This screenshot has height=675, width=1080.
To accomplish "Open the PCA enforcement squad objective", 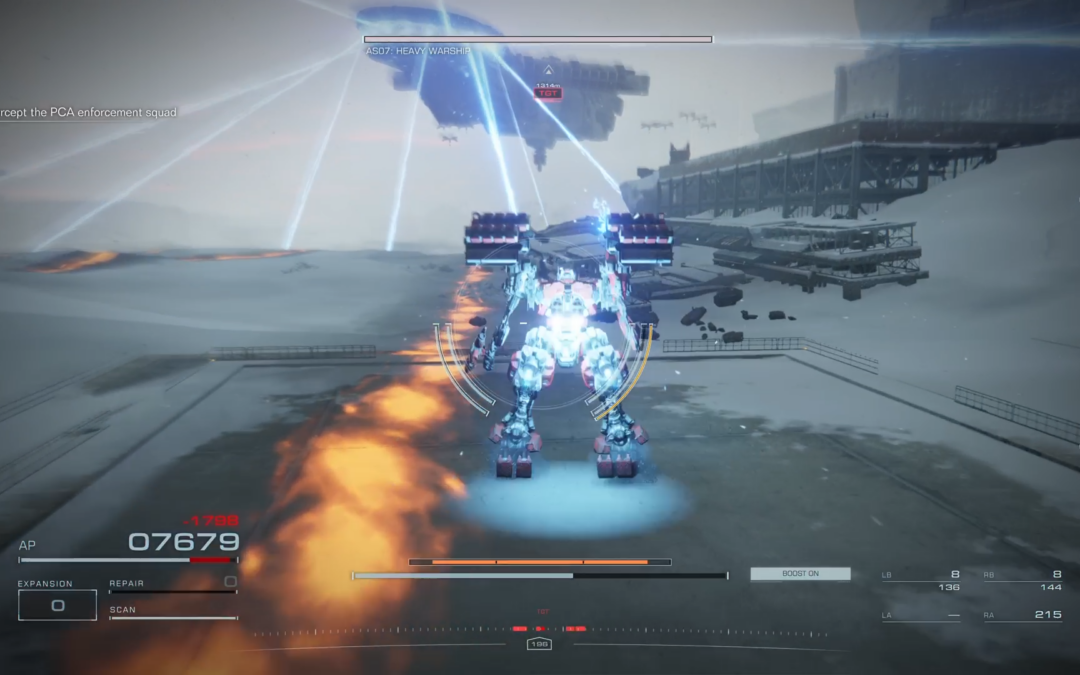I will [88, 113].
